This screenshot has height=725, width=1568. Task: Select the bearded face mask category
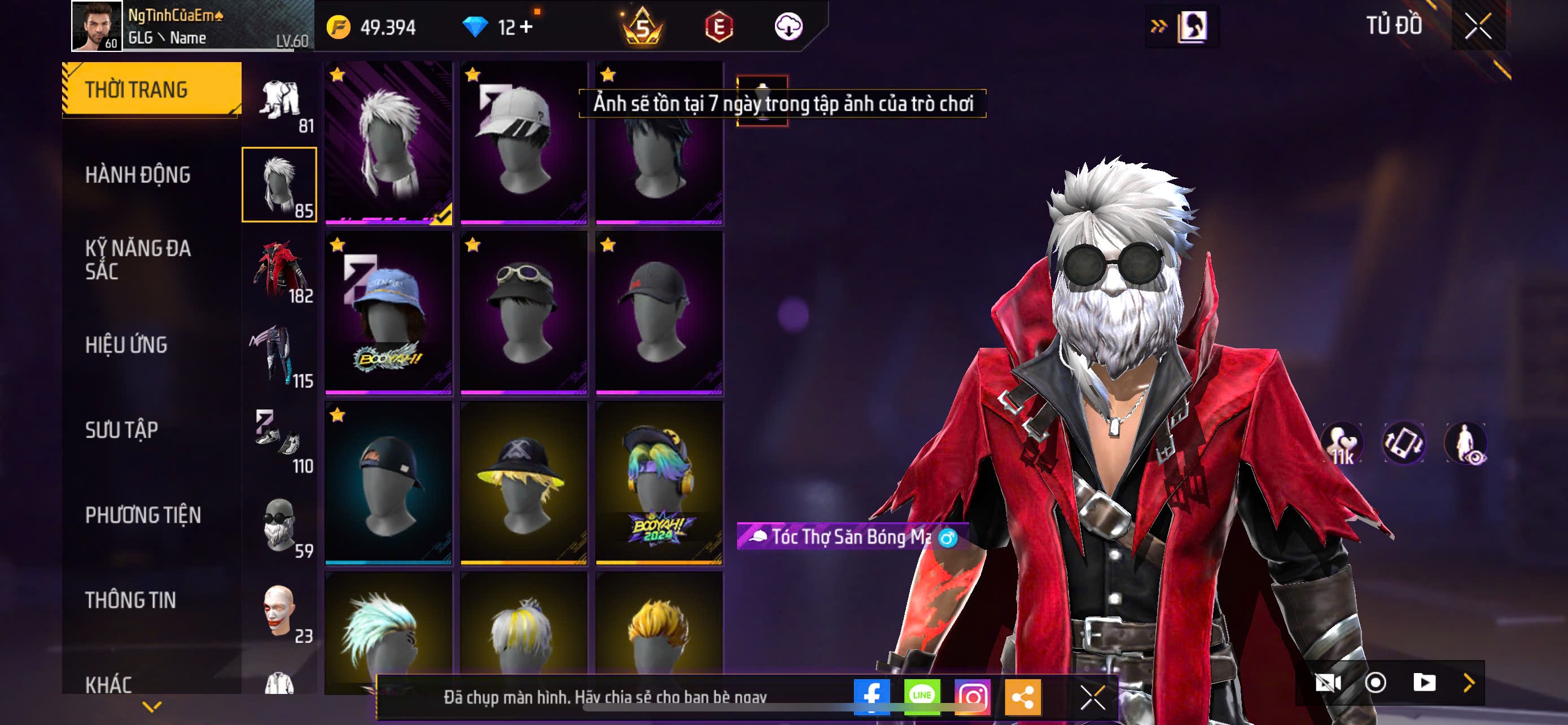[x=279, y=525]
